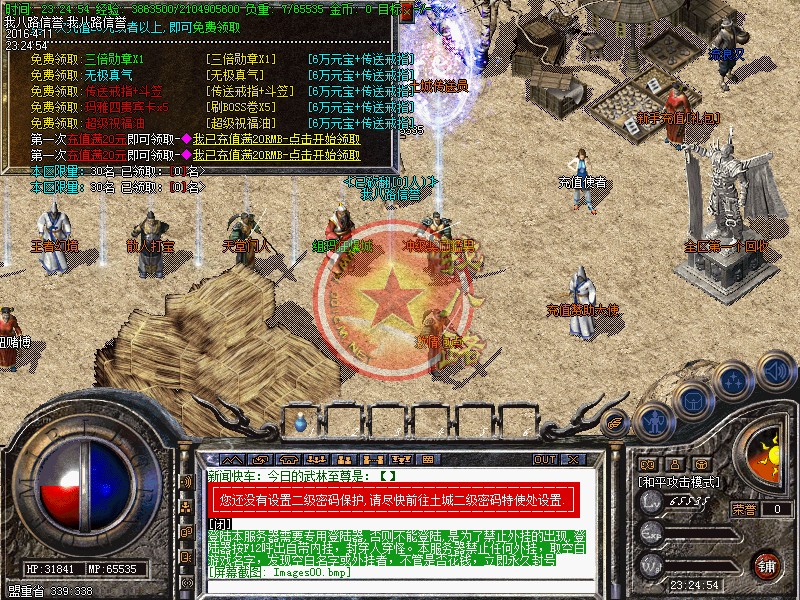
Task: Click the second 我已充值满20RMB claim link
Action: pos(276,155)
